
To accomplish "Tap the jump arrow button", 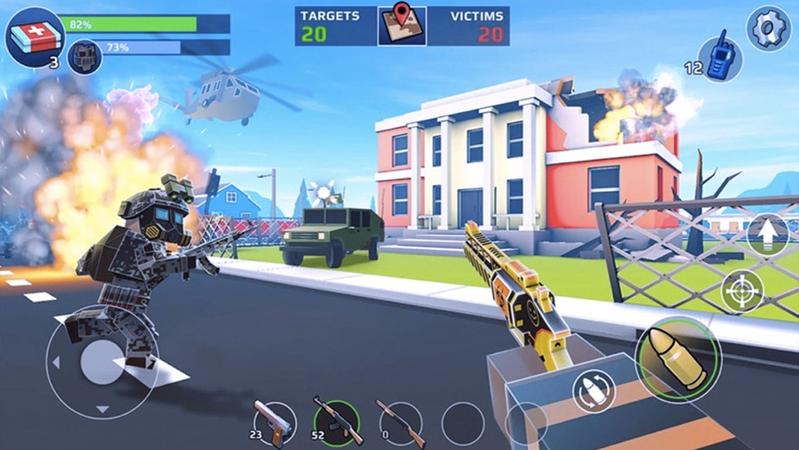I will (x=767, y=236).
